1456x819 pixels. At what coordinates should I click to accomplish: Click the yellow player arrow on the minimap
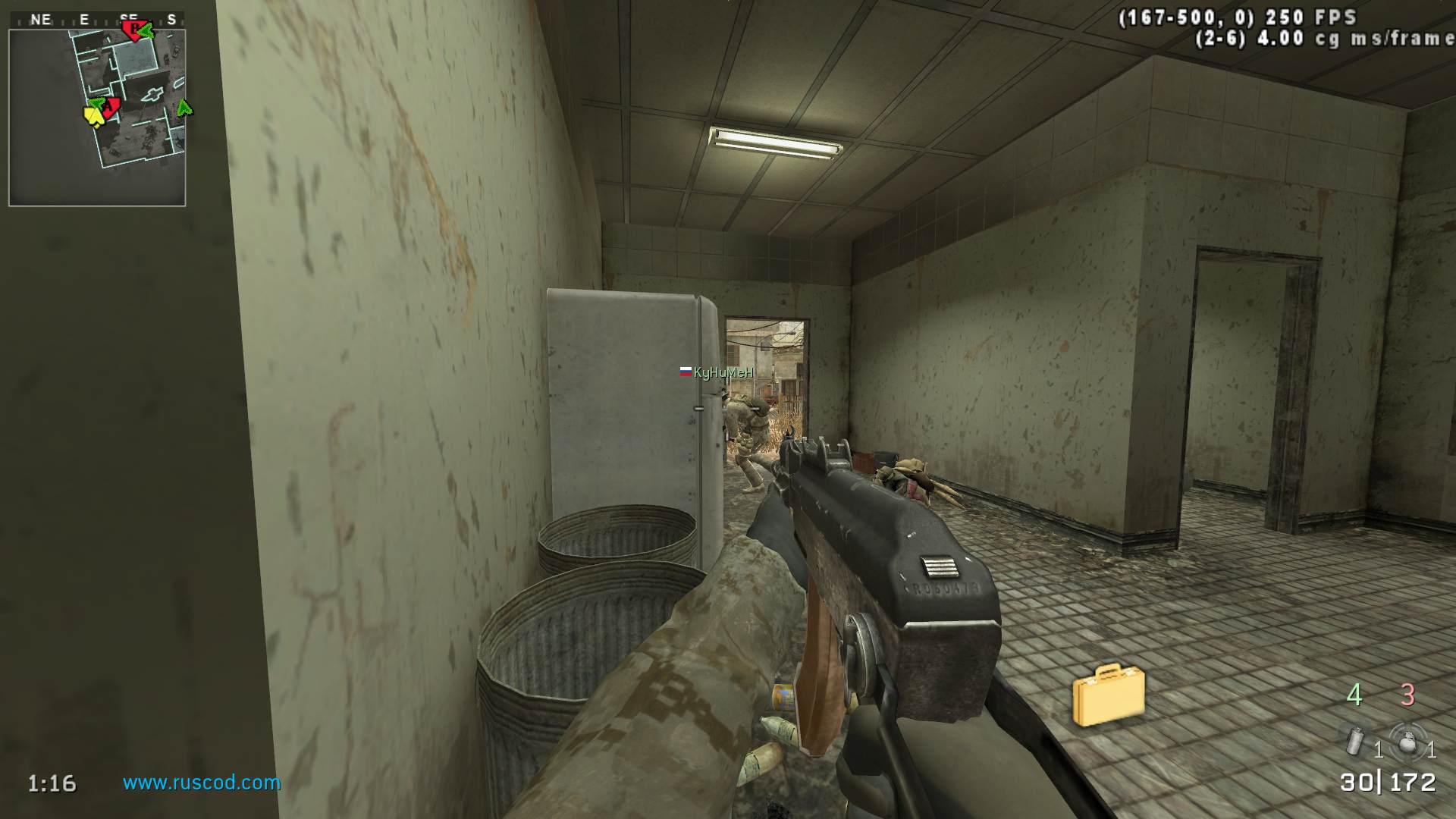(93, 116)
